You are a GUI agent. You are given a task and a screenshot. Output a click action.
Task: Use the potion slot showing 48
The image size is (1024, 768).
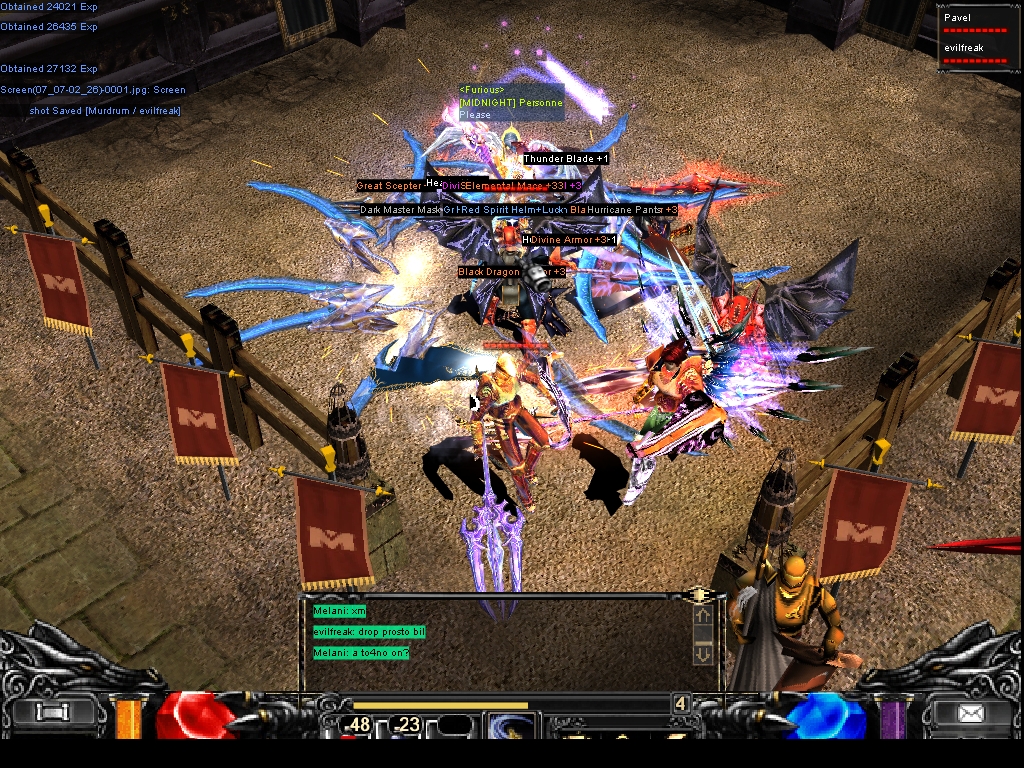(x=357, y=725)
